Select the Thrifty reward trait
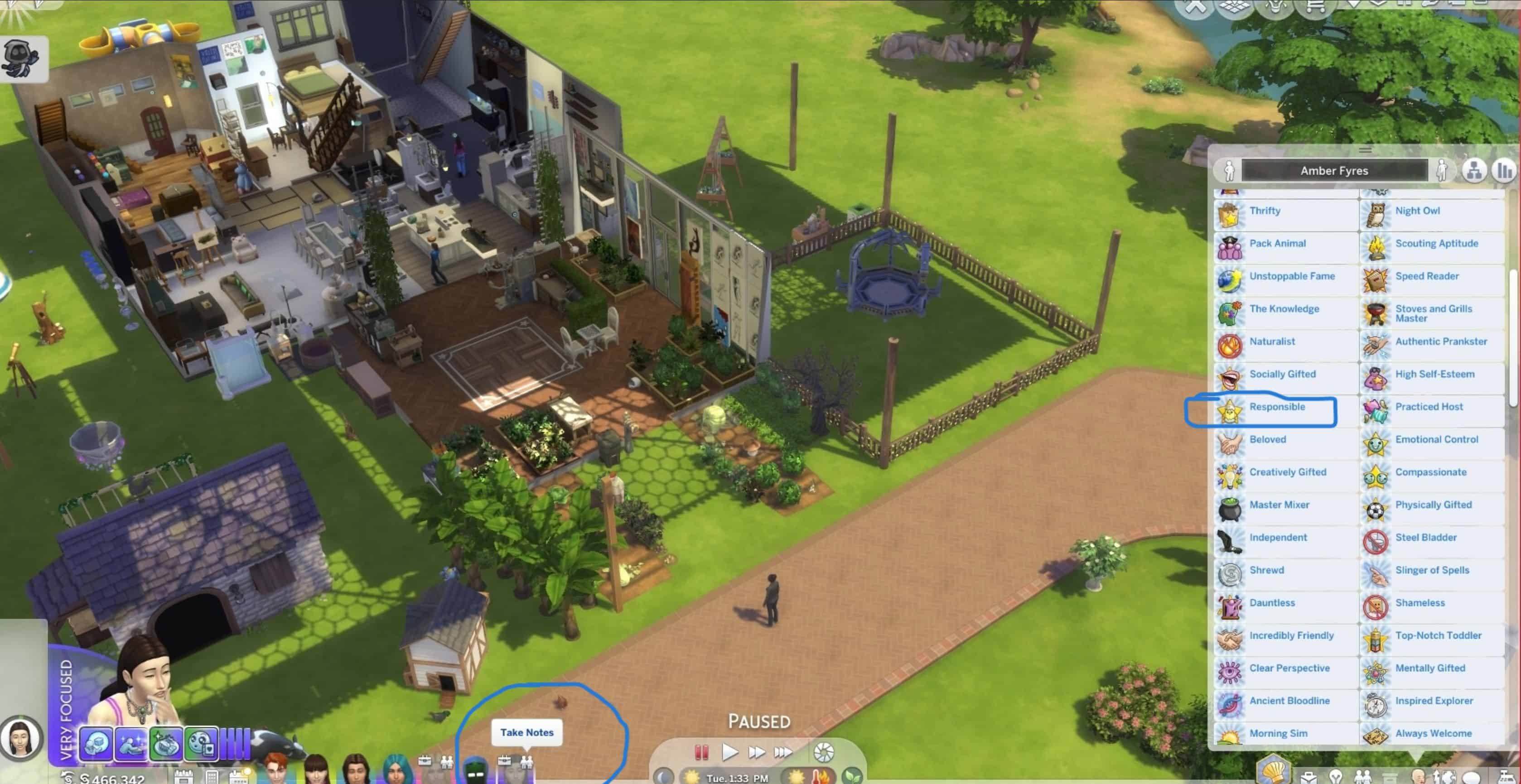This screenshot has width=1521, height=784. 1264,212
